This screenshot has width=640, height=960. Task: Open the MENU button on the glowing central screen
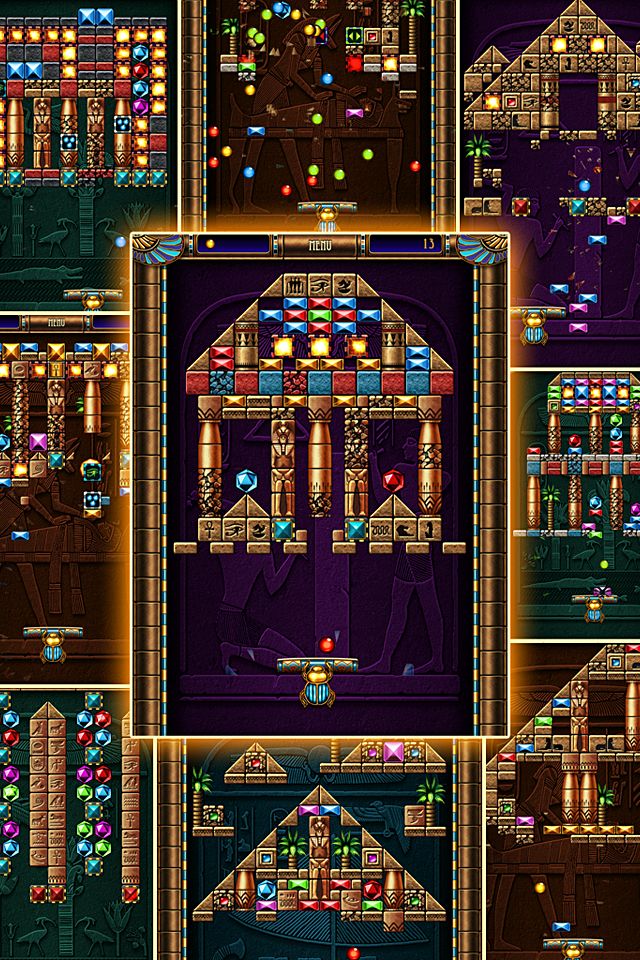coord(319,243)
